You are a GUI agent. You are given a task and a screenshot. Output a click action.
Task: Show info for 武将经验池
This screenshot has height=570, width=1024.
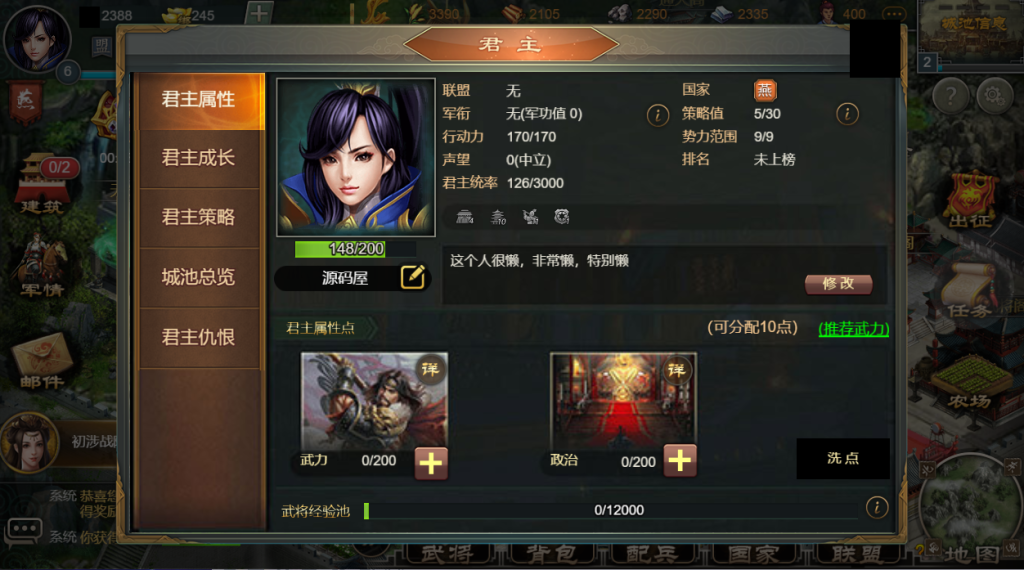877,508
